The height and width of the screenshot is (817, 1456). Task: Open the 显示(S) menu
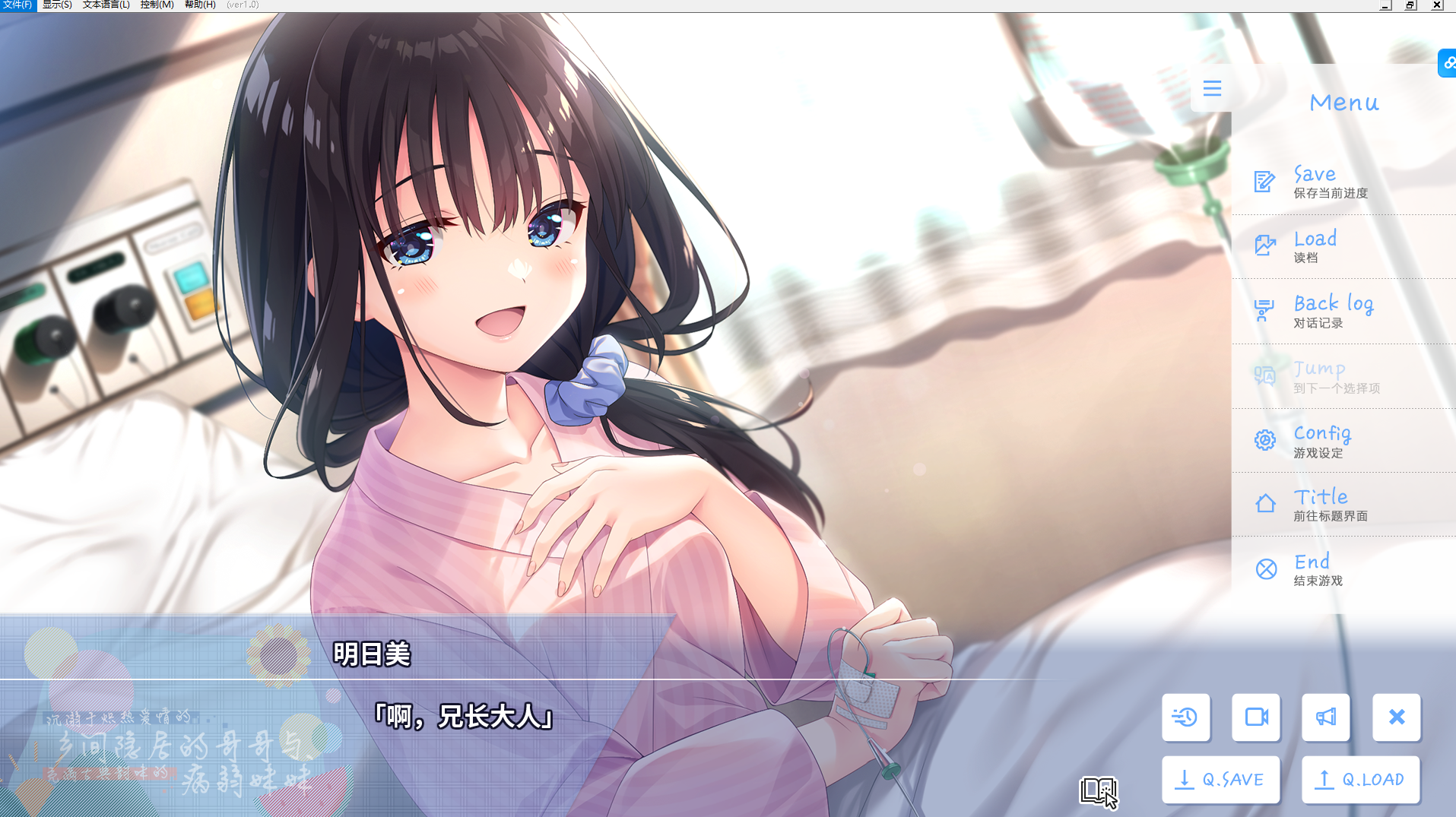tap(57, 5)
